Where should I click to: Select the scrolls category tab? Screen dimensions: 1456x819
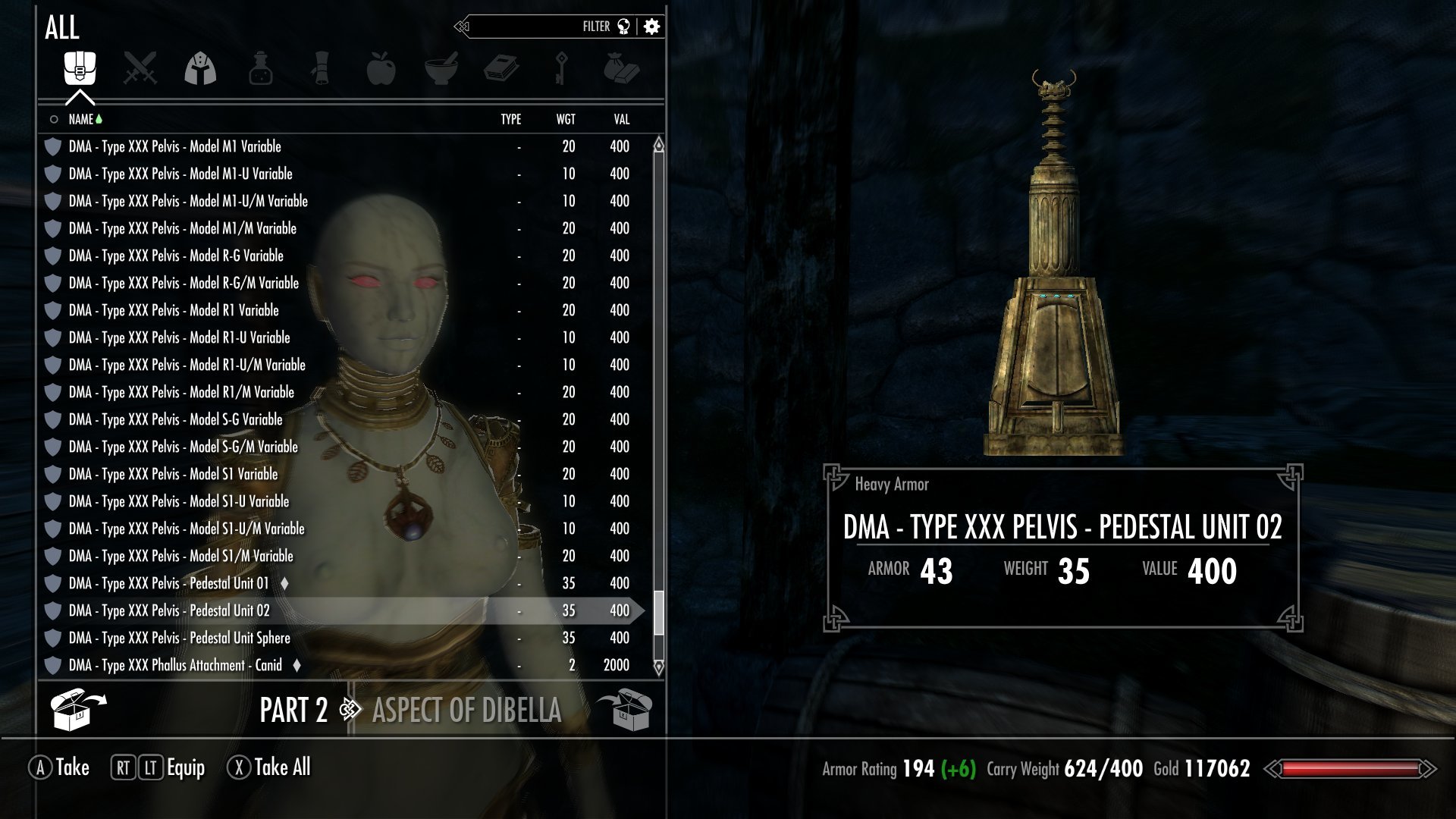321,69
